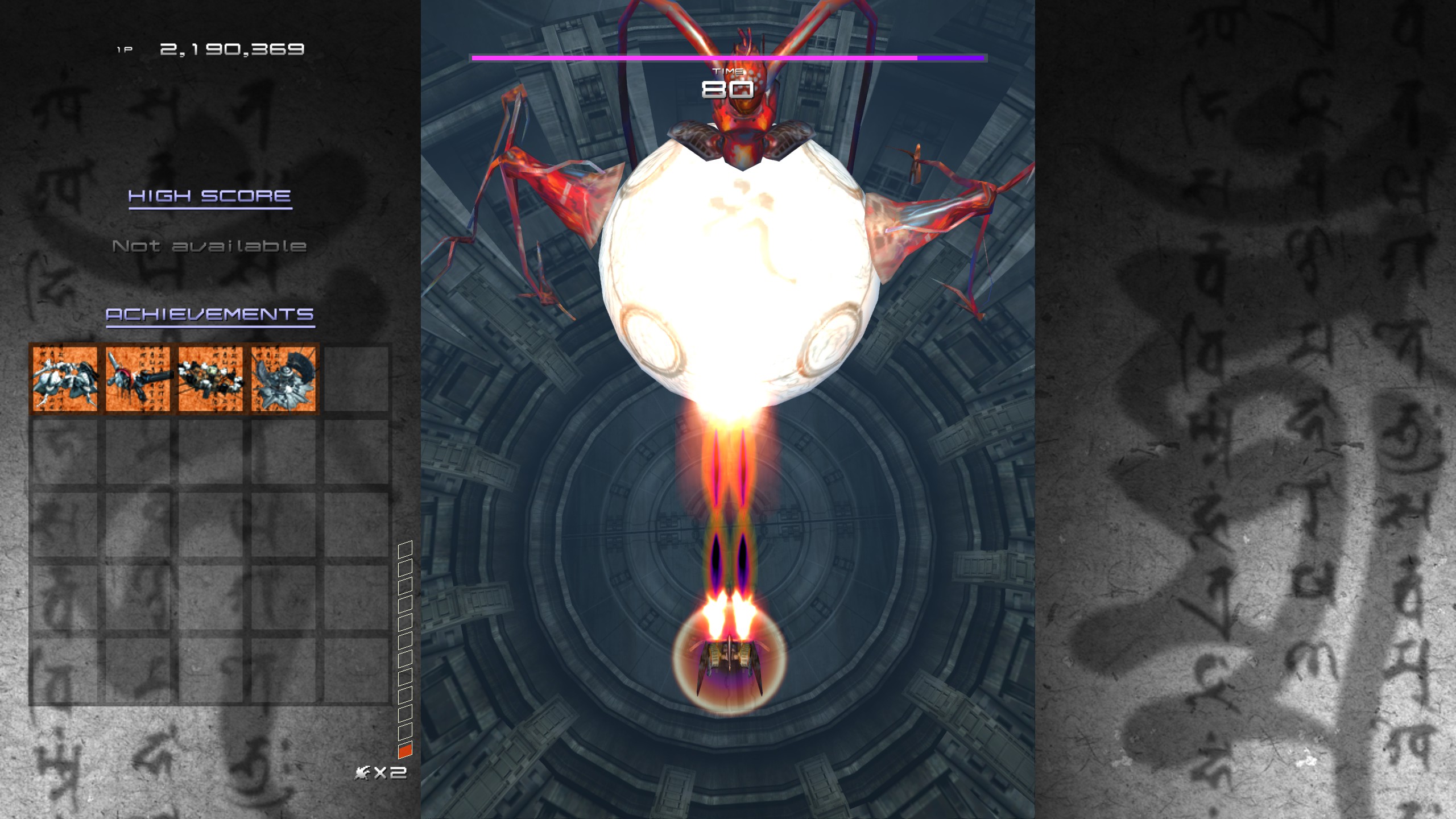The image size is (1456, 819).
Task: Click the second achievement icon with red ring
Action: tap(137, 380)
